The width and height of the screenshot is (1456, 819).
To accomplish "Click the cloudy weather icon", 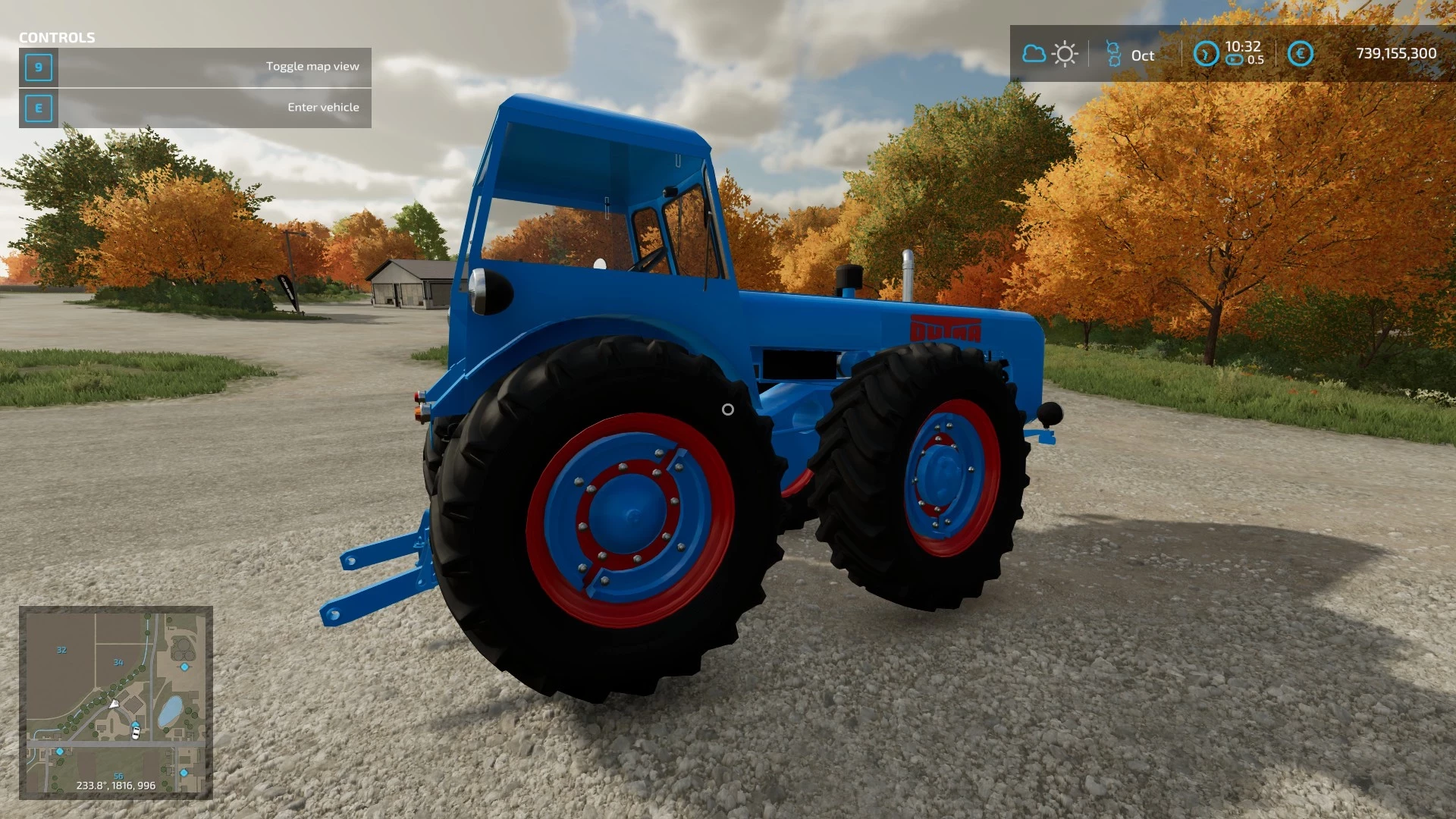I will [1033, 54].
